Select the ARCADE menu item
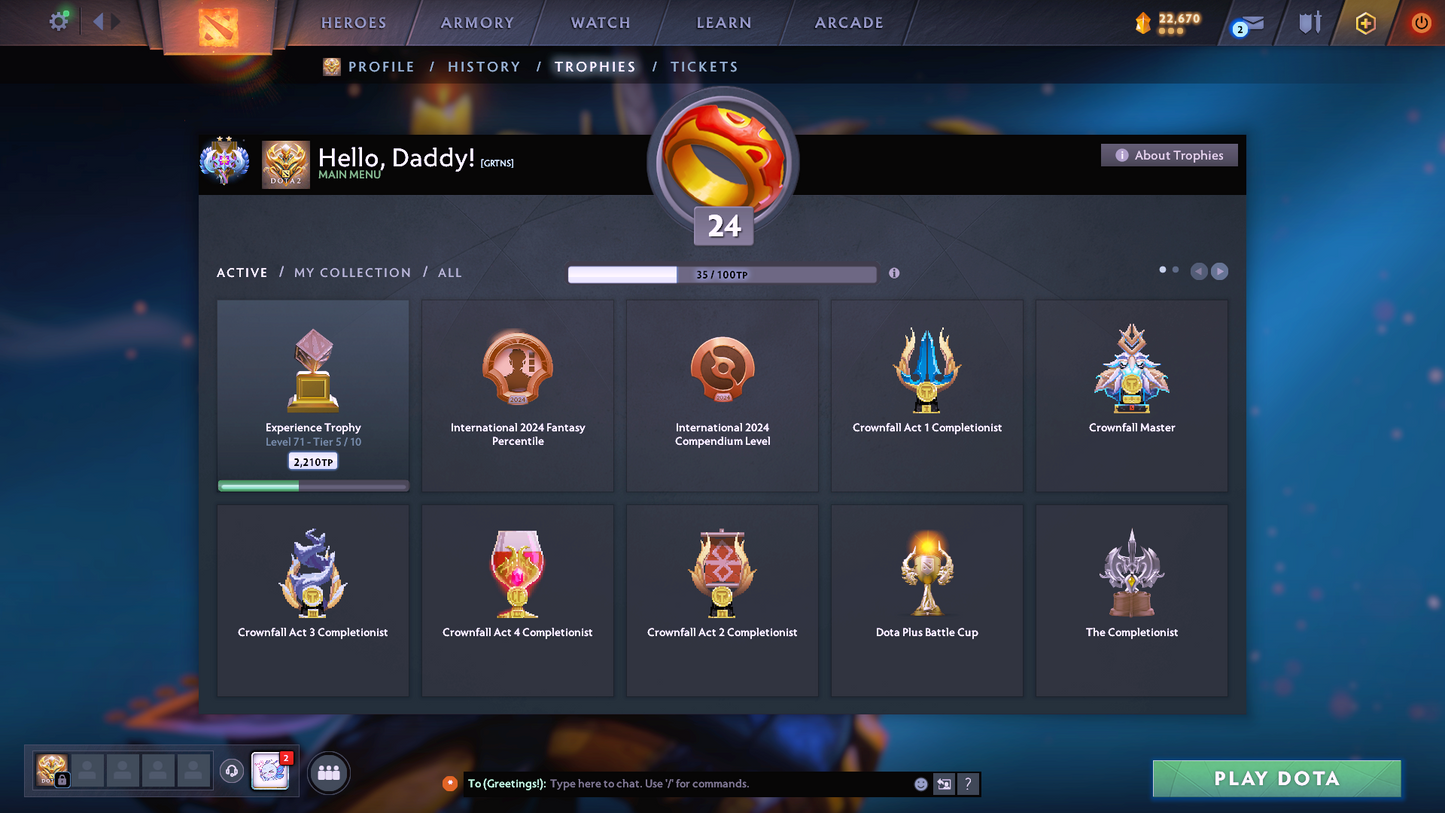 [x=847, y=22]
